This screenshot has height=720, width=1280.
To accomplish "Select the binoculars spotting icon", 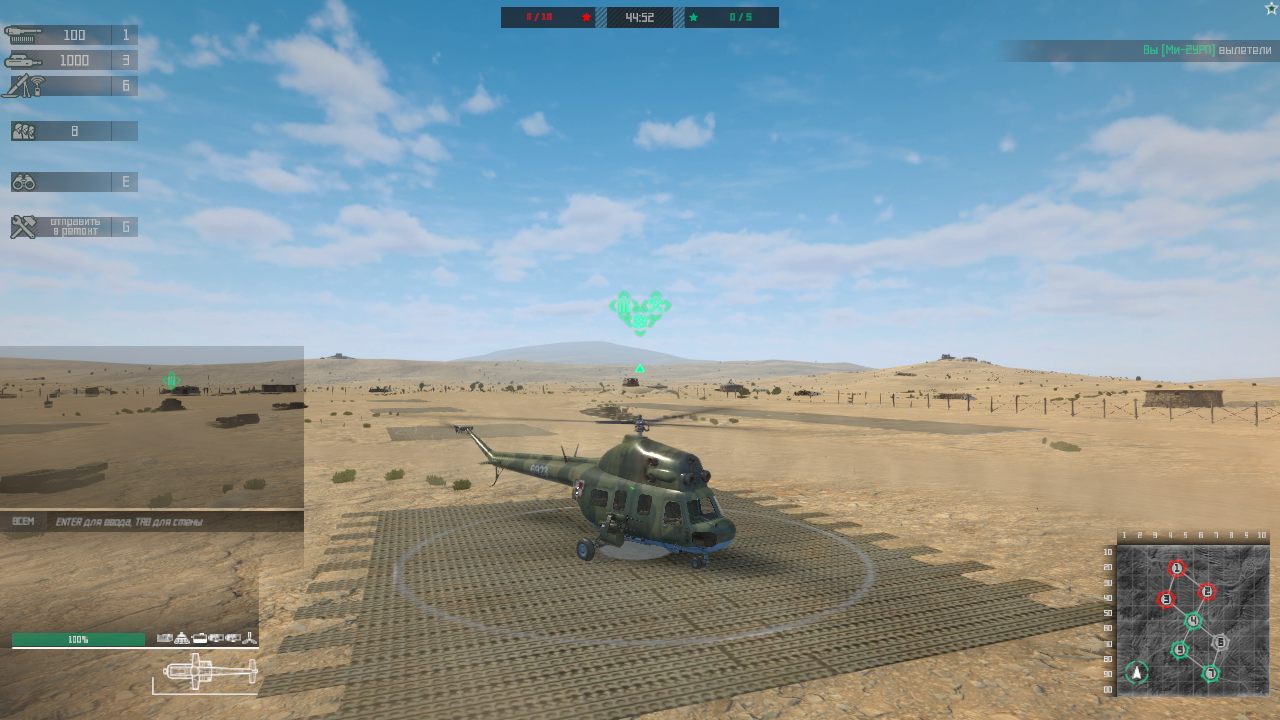I will click(x=25, y=180).
